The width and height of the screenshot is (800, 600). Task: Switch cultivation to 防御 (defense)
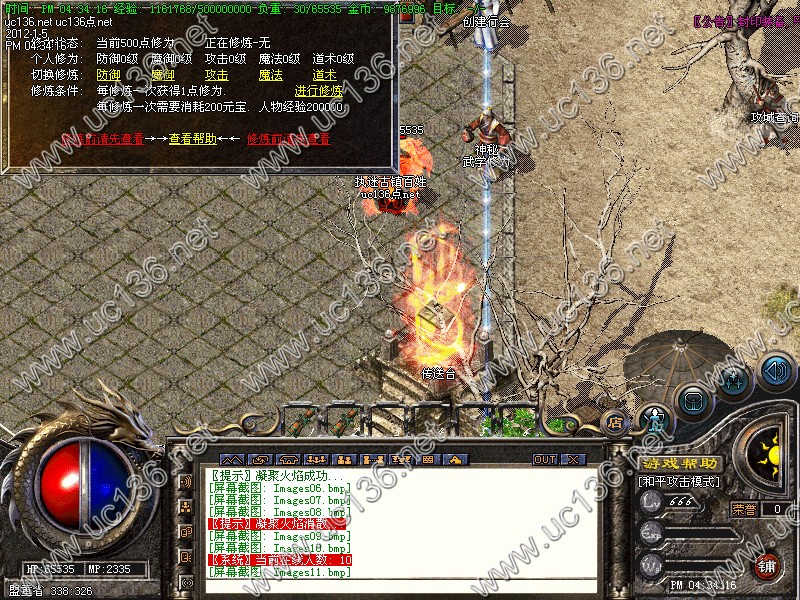[x=108, y=75]
